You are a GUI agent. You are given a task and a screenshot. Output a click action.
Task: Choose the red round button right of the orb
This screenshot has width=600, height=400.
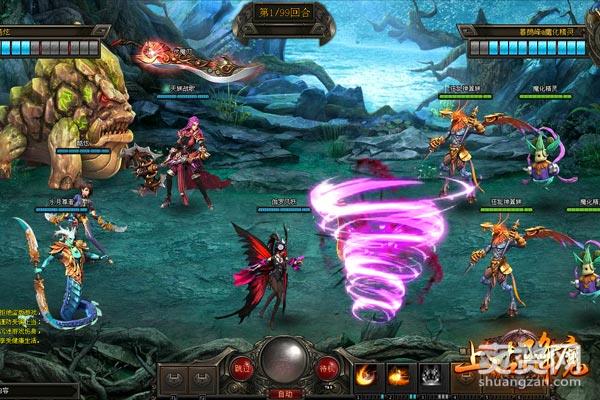pyautogui.click(x=325, y=367)
